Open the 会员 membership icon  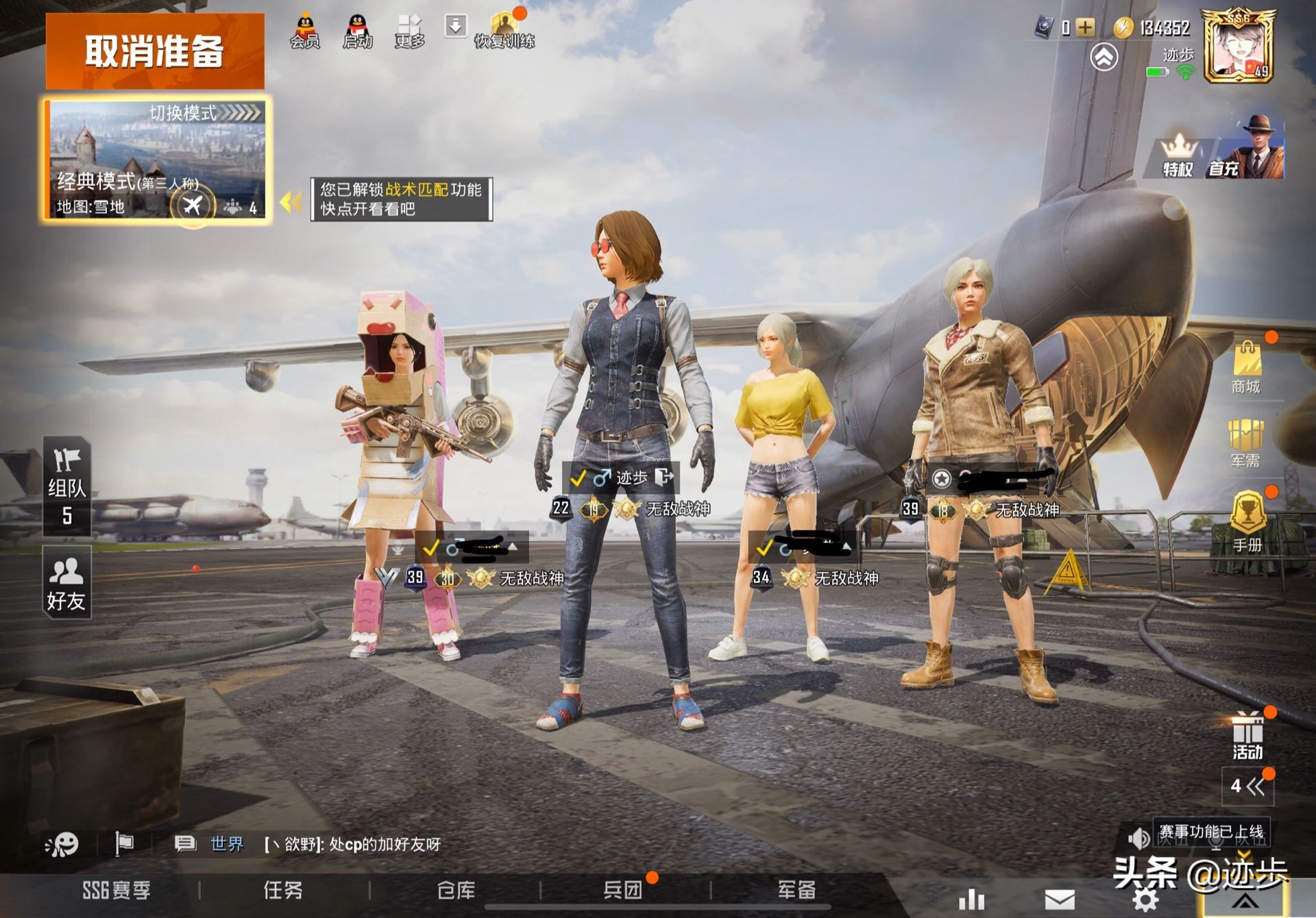(x=304, y=32)
